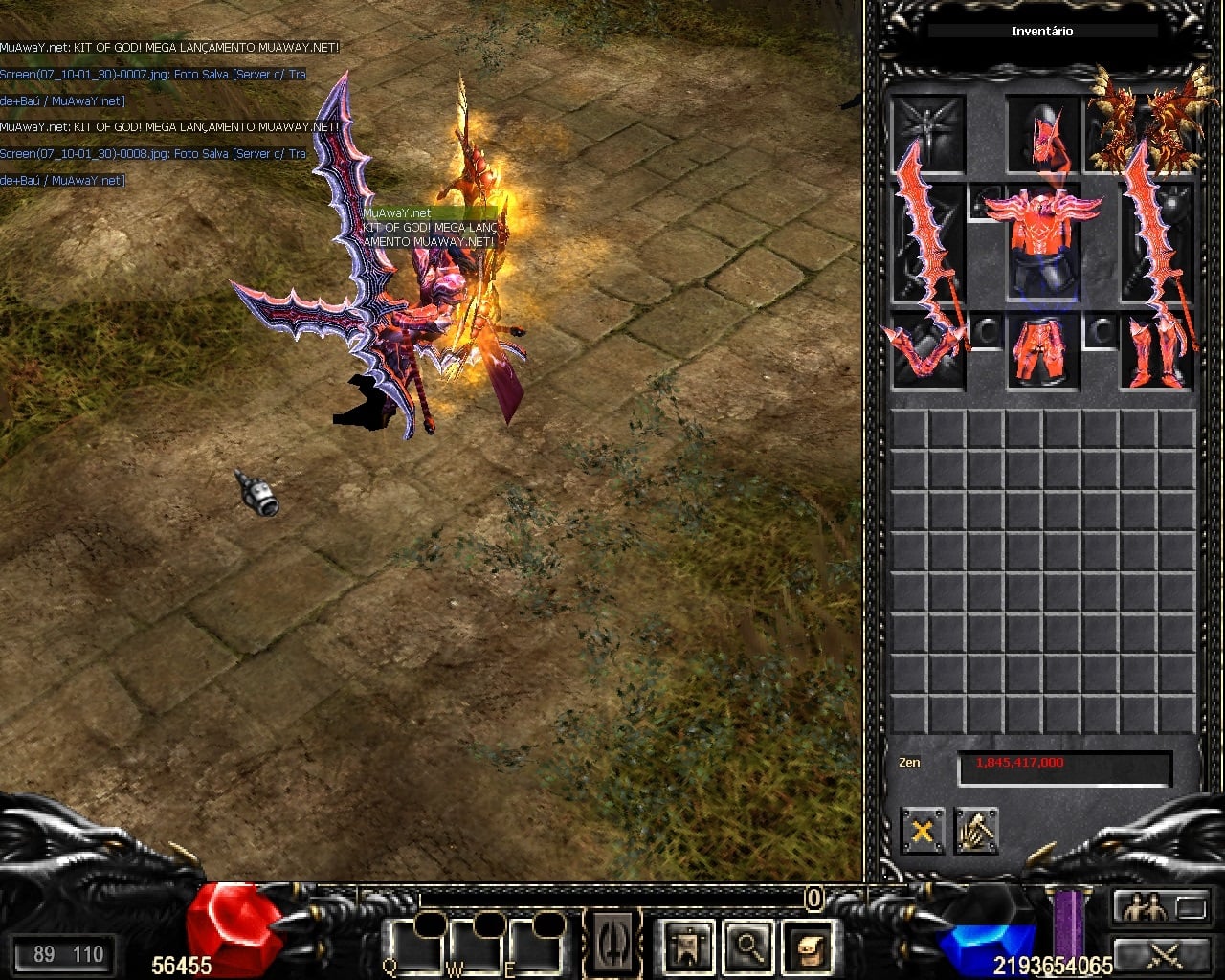Click the active skill sword icon
Image resolution: width=1225 pixels, height=980 pixels.
tap(612, 943)
